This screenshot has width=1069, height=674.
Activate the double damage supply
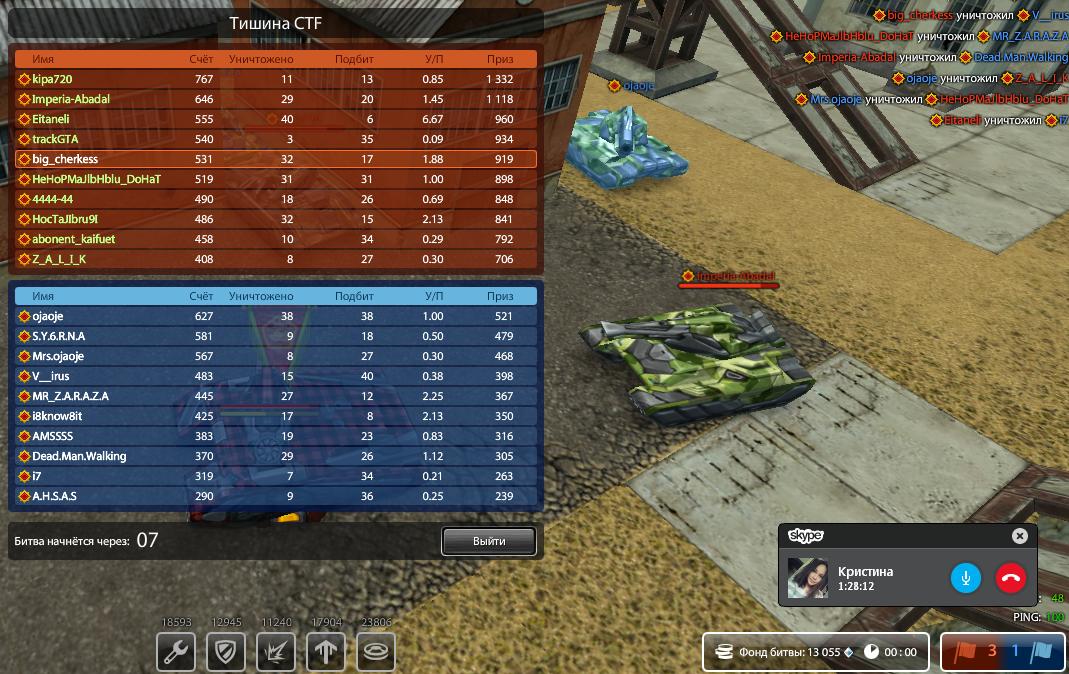275,653
